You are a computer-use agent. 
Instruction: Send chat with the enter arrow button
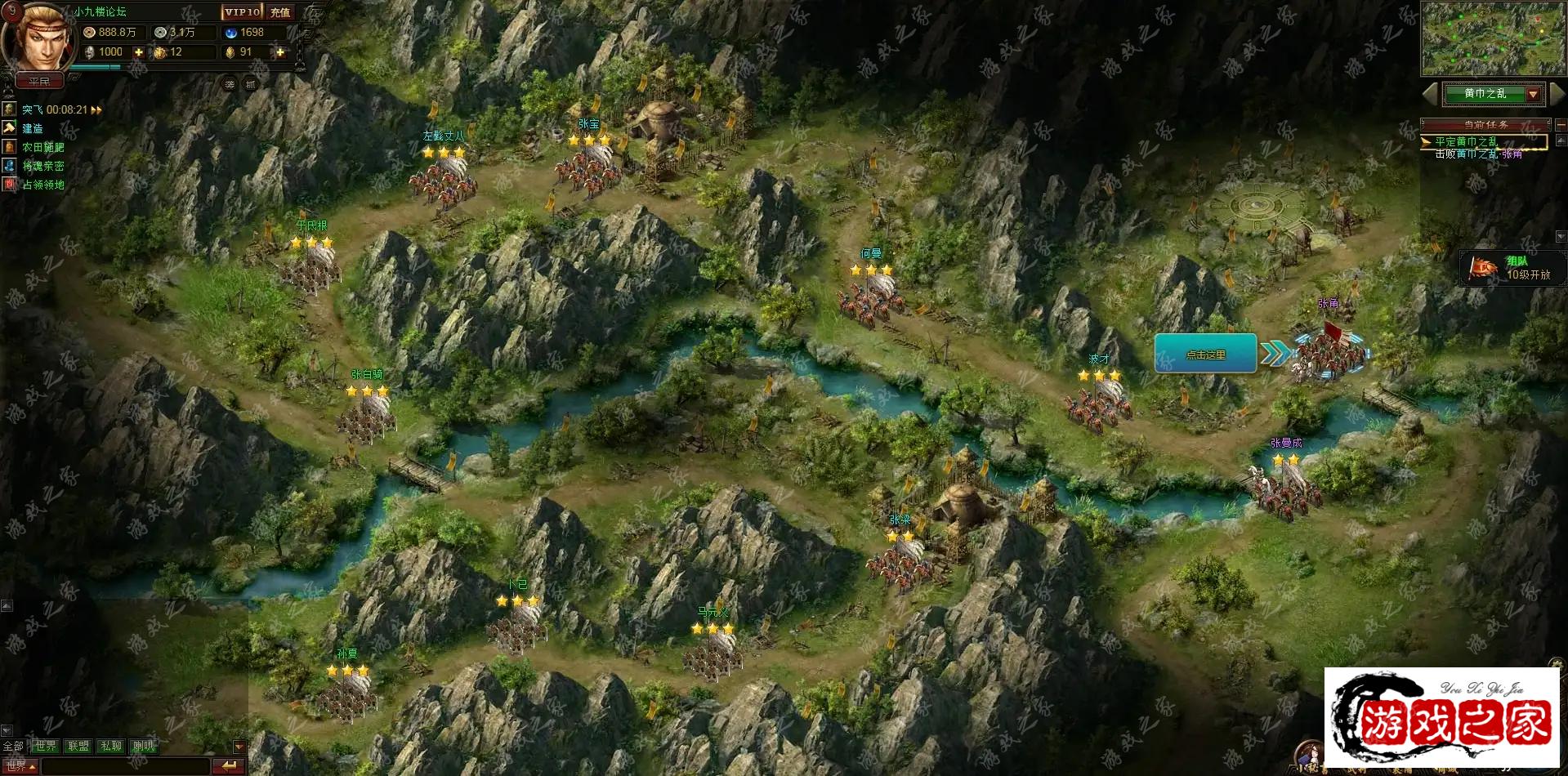228,766
